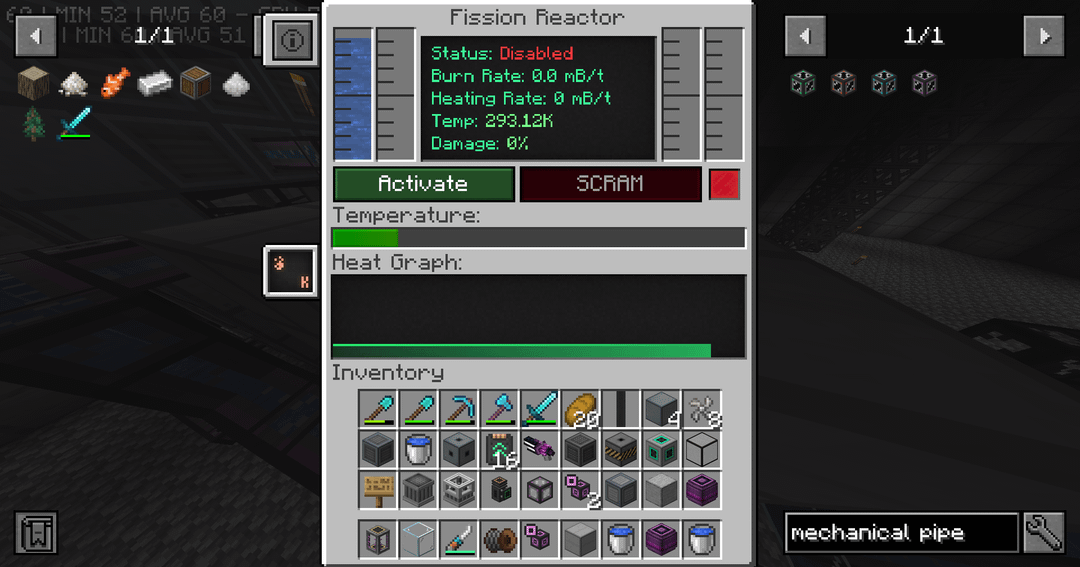Open the reactor info tab
The height and width of the screenshot is (567, 1080).
(292, 41)
